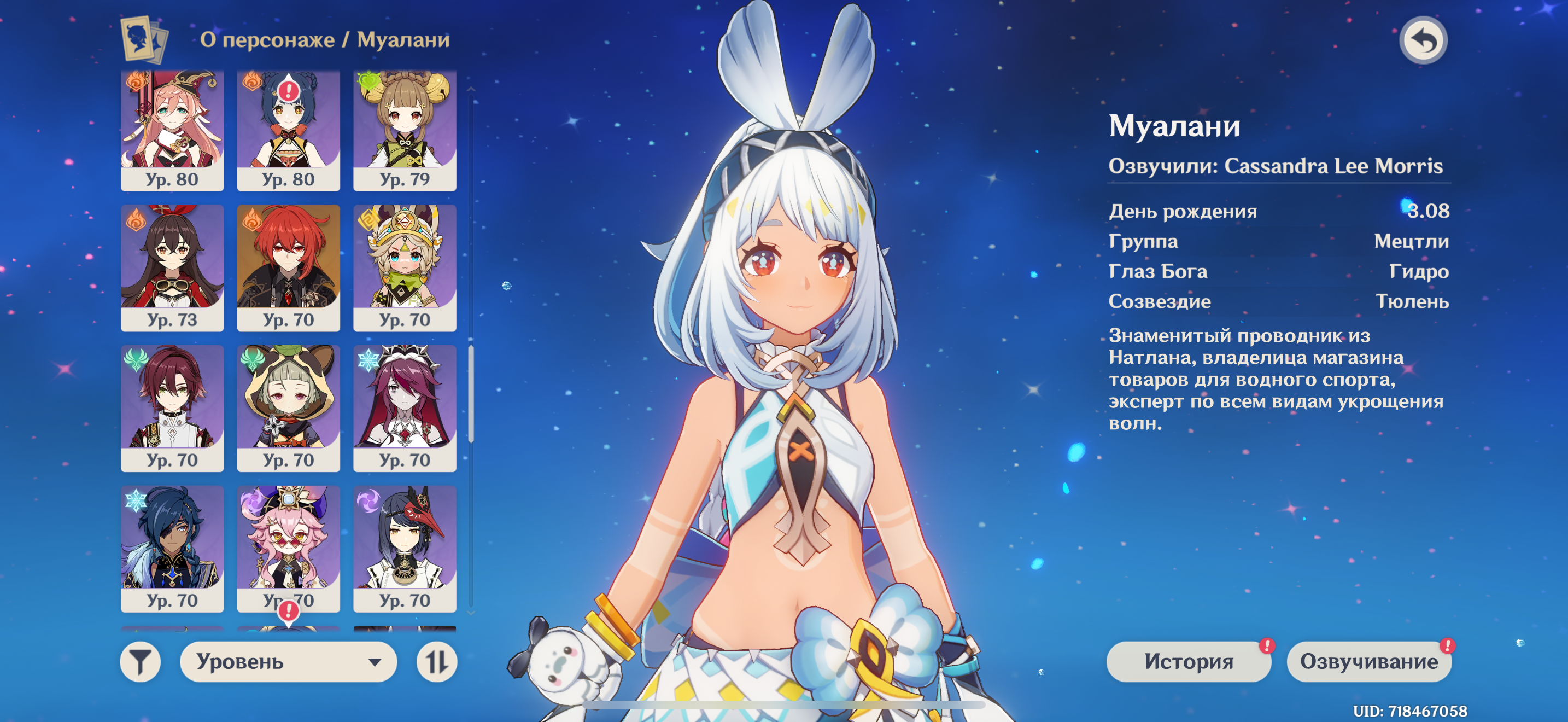1568x722 pixels.
Task: Open the Озвучивание voice-over section
Action: pos(1368,661)
